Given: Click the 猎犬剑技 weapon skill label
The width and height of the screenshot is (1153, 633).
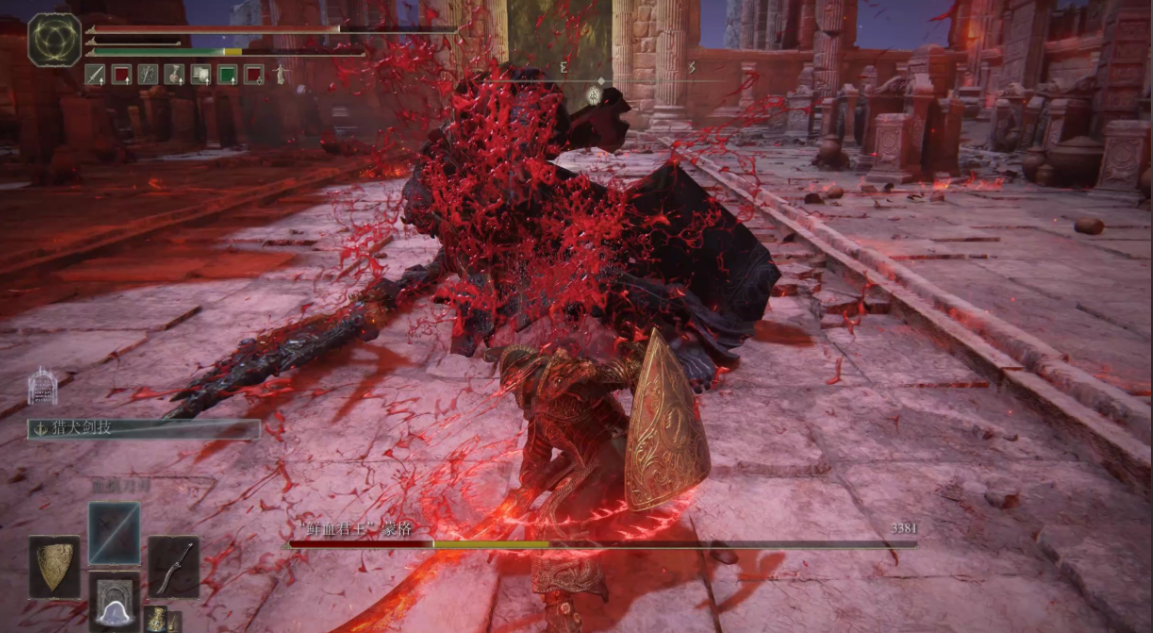Looking at the screenshot, I should point(144,429).
